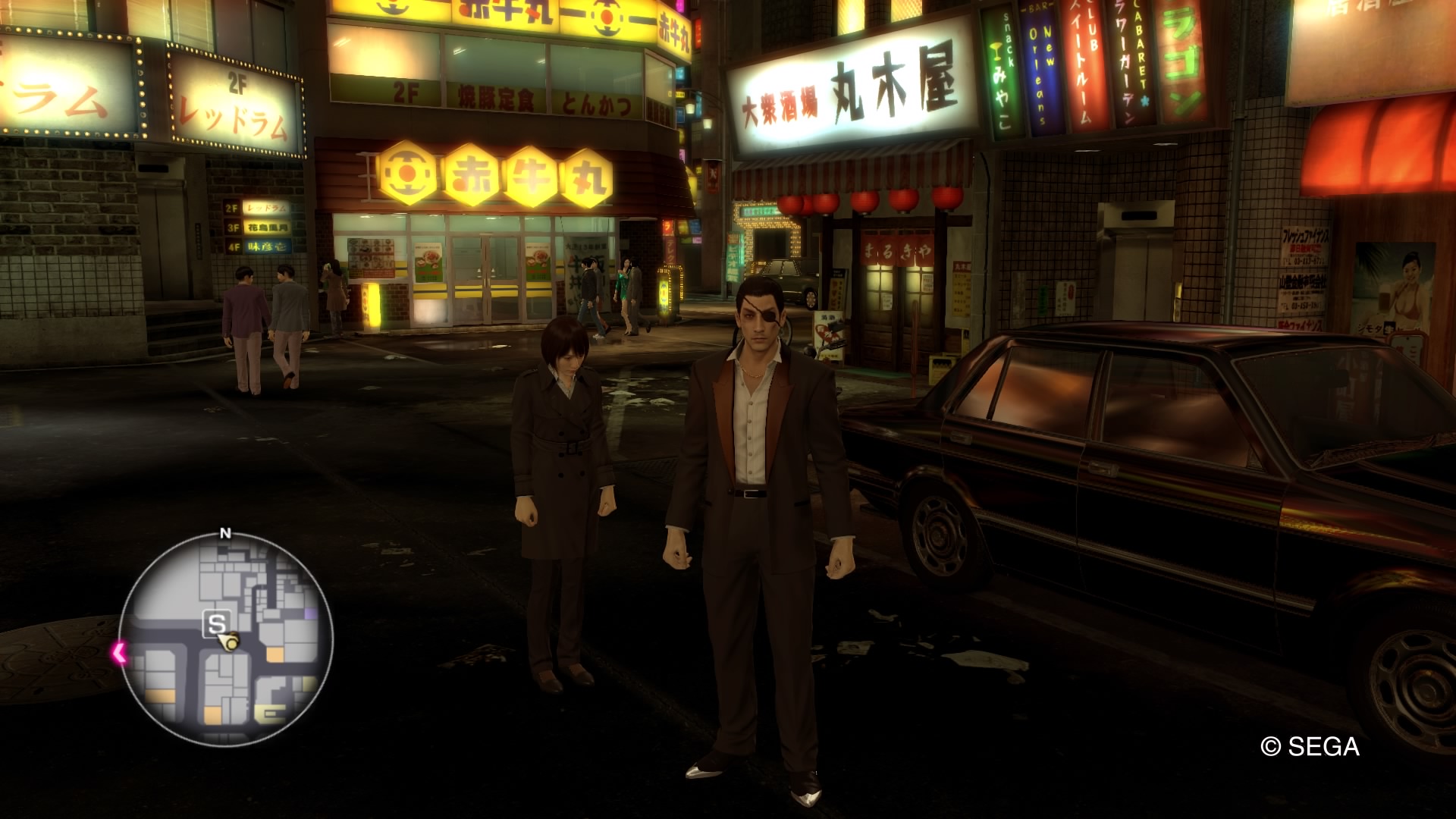Click the purple building on the minimap
Screen dimensions: 1456x819
tap(310, 612)
